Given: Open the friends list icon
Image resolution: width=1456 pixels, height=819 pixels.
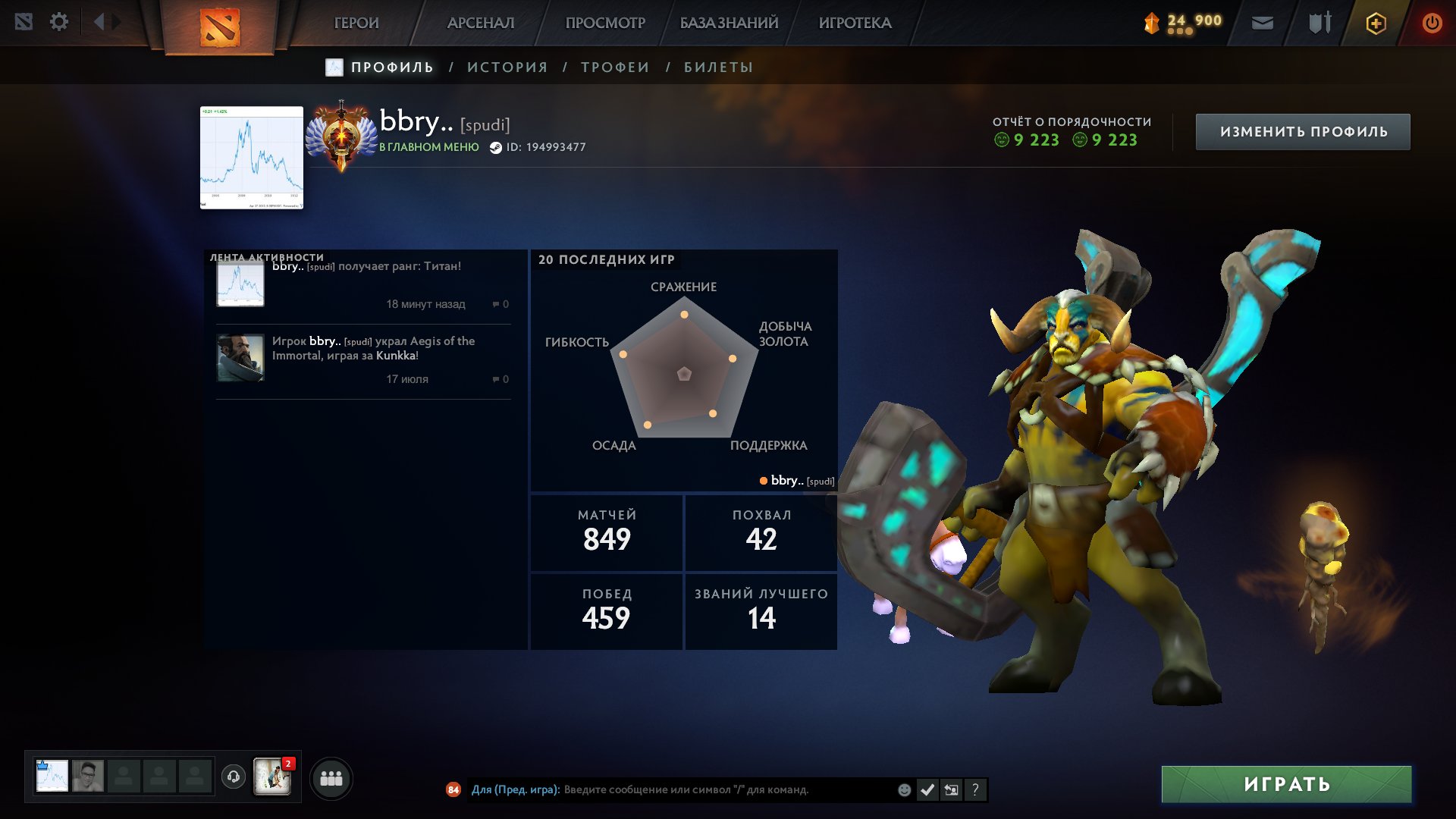Looking at the screenshot, I should [331, 777].
